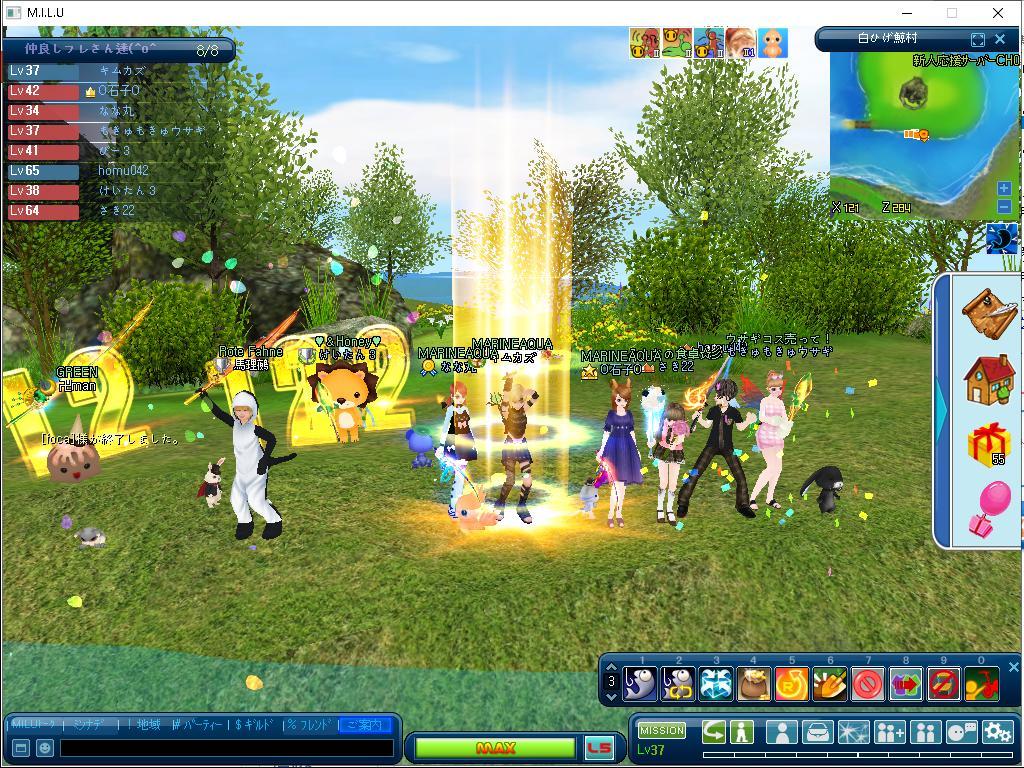Screen dimensions: 1024x768
Task: Click the chat text input field
Action: [227, 747]
